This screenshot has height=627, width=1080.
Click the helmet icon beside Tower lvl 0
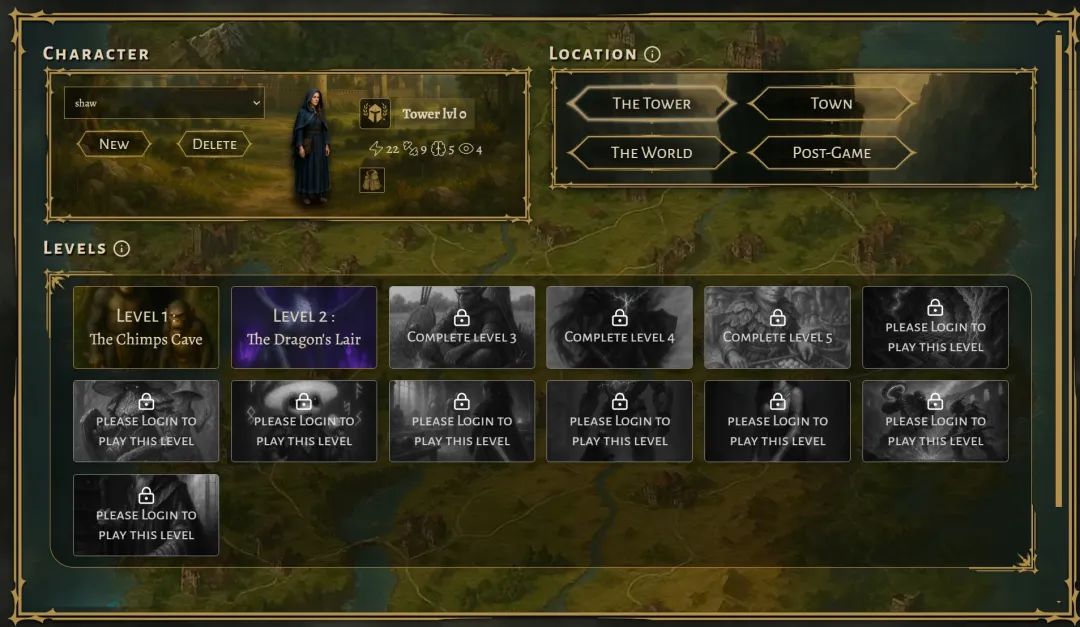coord(374,114)
